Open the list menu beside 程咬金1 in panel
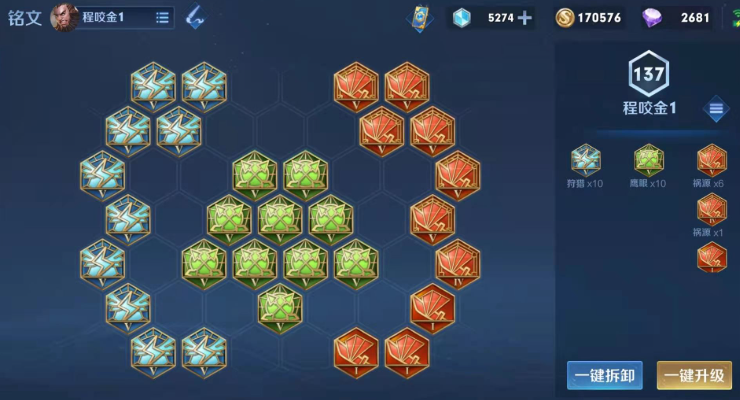Image resolution: width=740 pixels, height=400 pixels. click(716, 109)
